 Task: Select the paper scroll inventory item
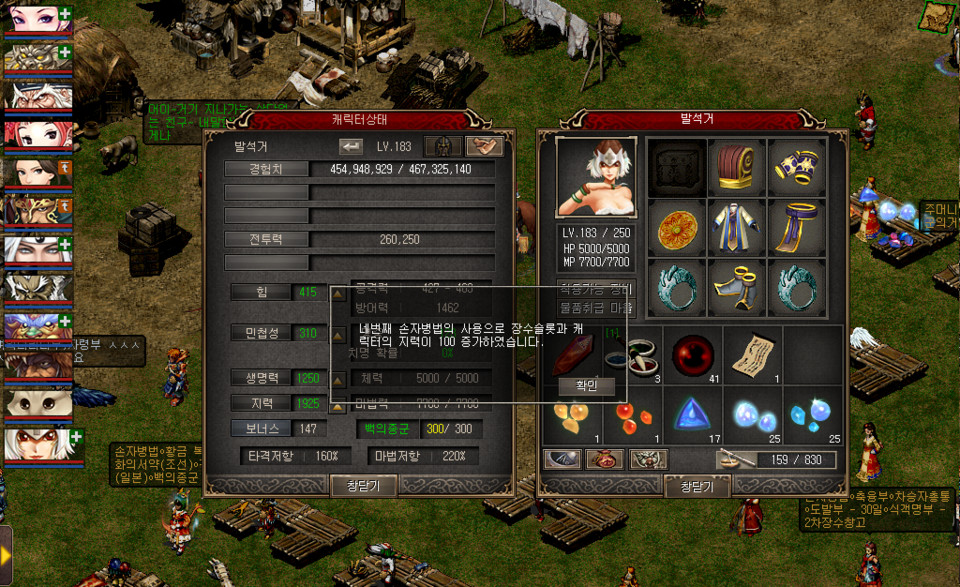tap(752, 353)
